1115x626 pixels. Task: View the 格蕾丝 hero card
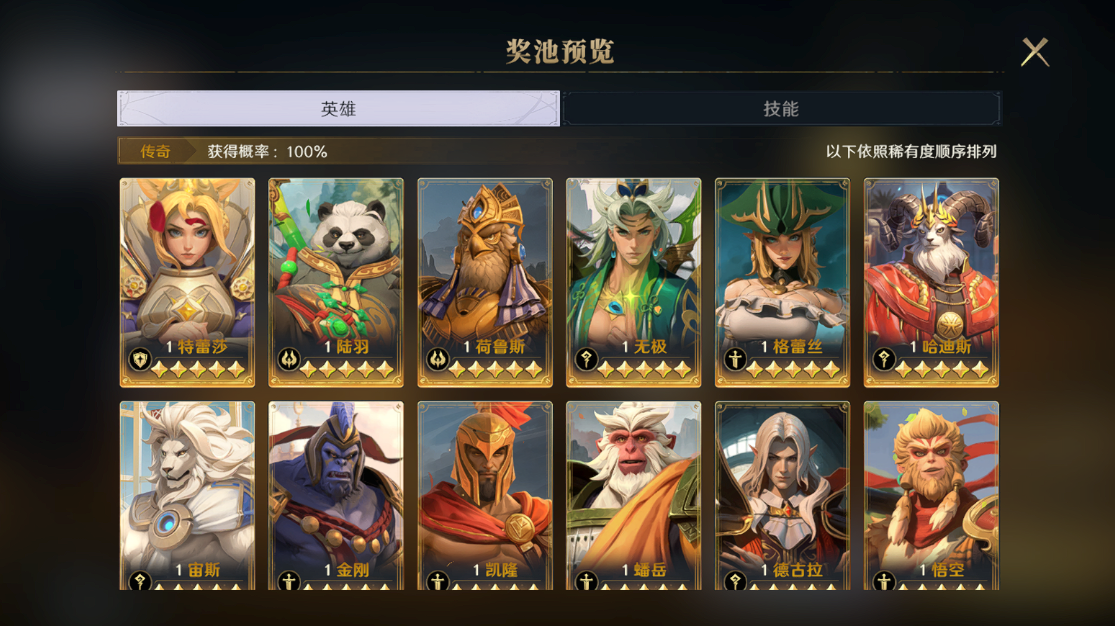[x=782, y=282]
